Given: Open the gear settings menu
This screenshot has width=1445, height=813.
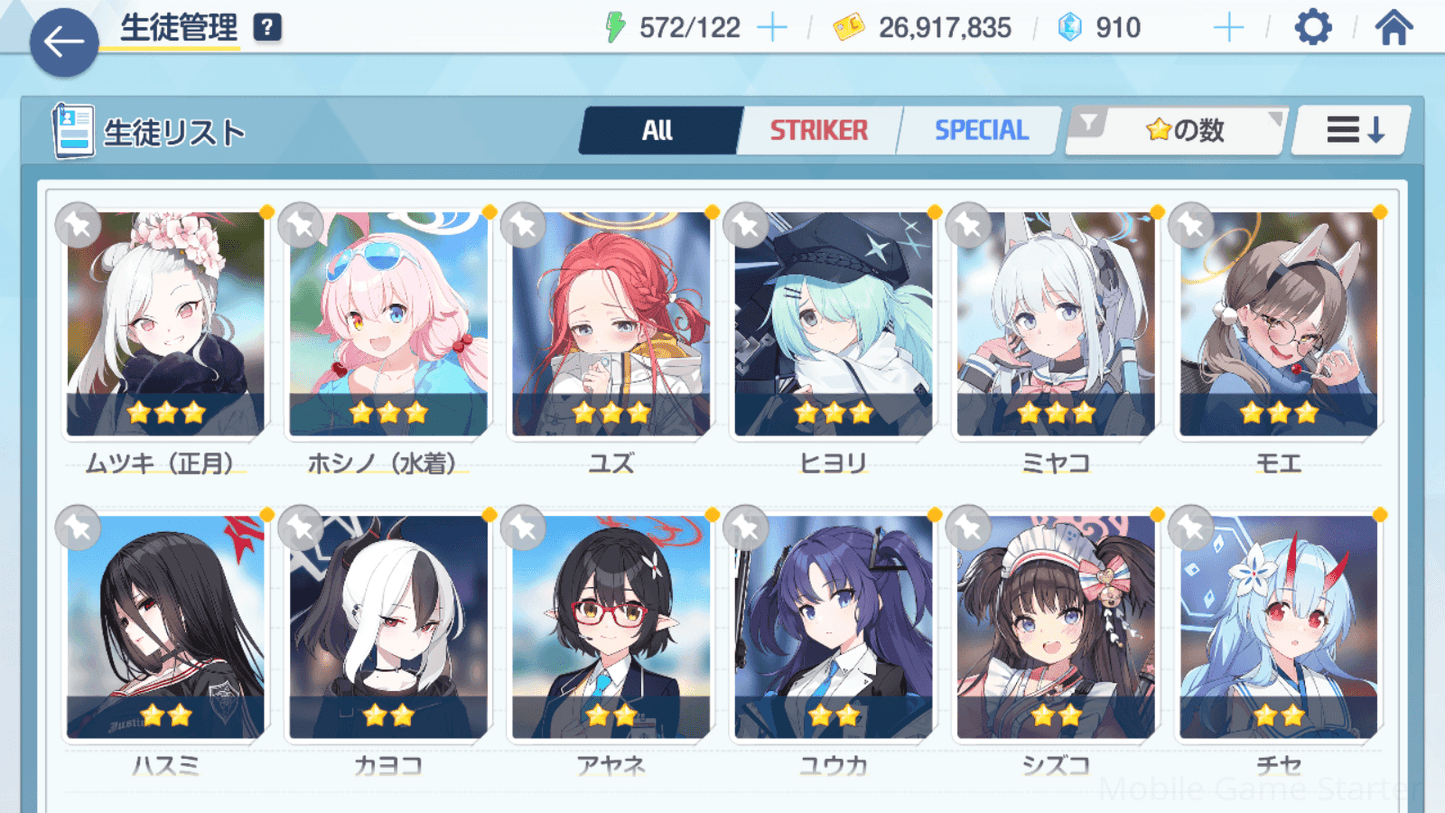Looking at the screenshot, I should 1313,28.
